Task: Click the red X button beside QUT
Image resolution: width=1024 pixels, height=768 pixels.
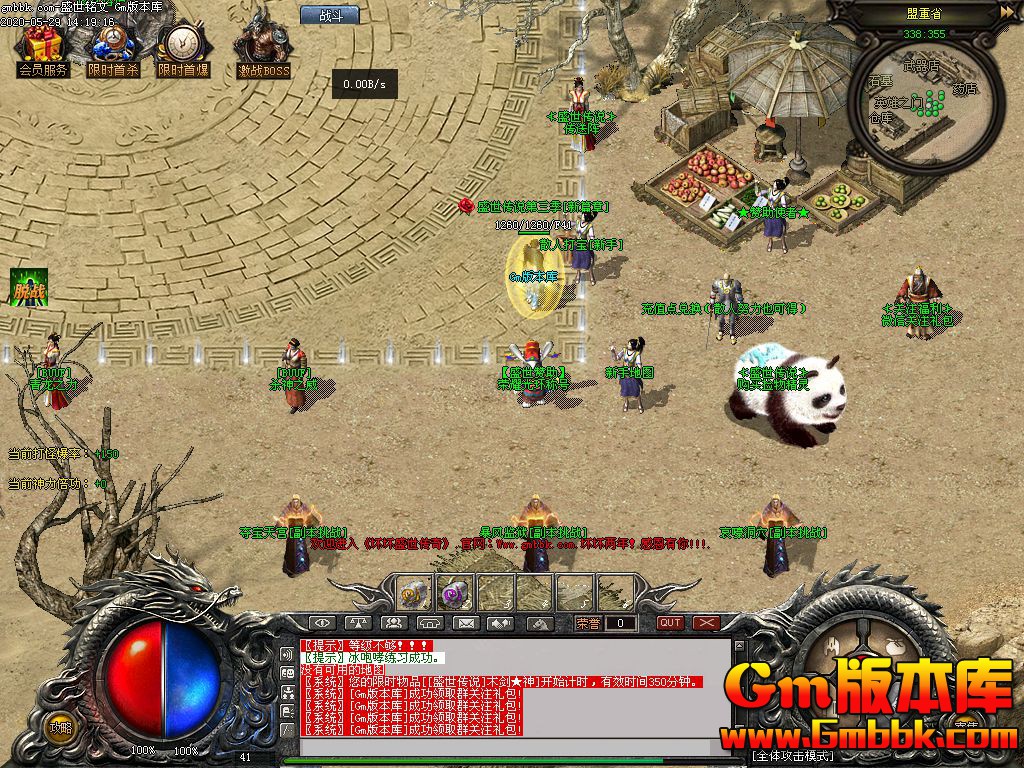Action: click(707, 623)
